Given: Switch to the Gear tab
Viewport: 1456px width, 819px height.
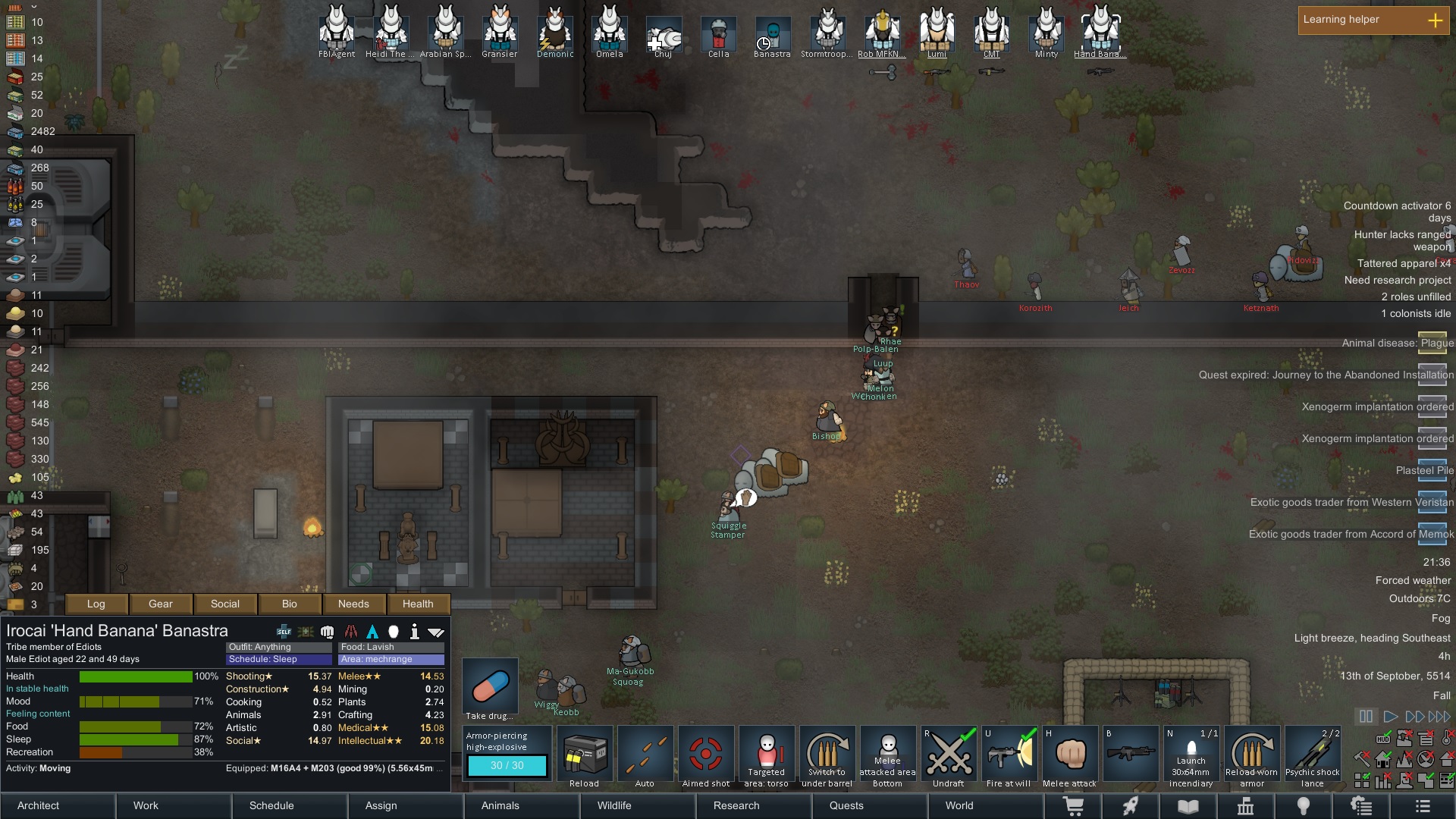Looking at the screenshot, I should (161, 604).
